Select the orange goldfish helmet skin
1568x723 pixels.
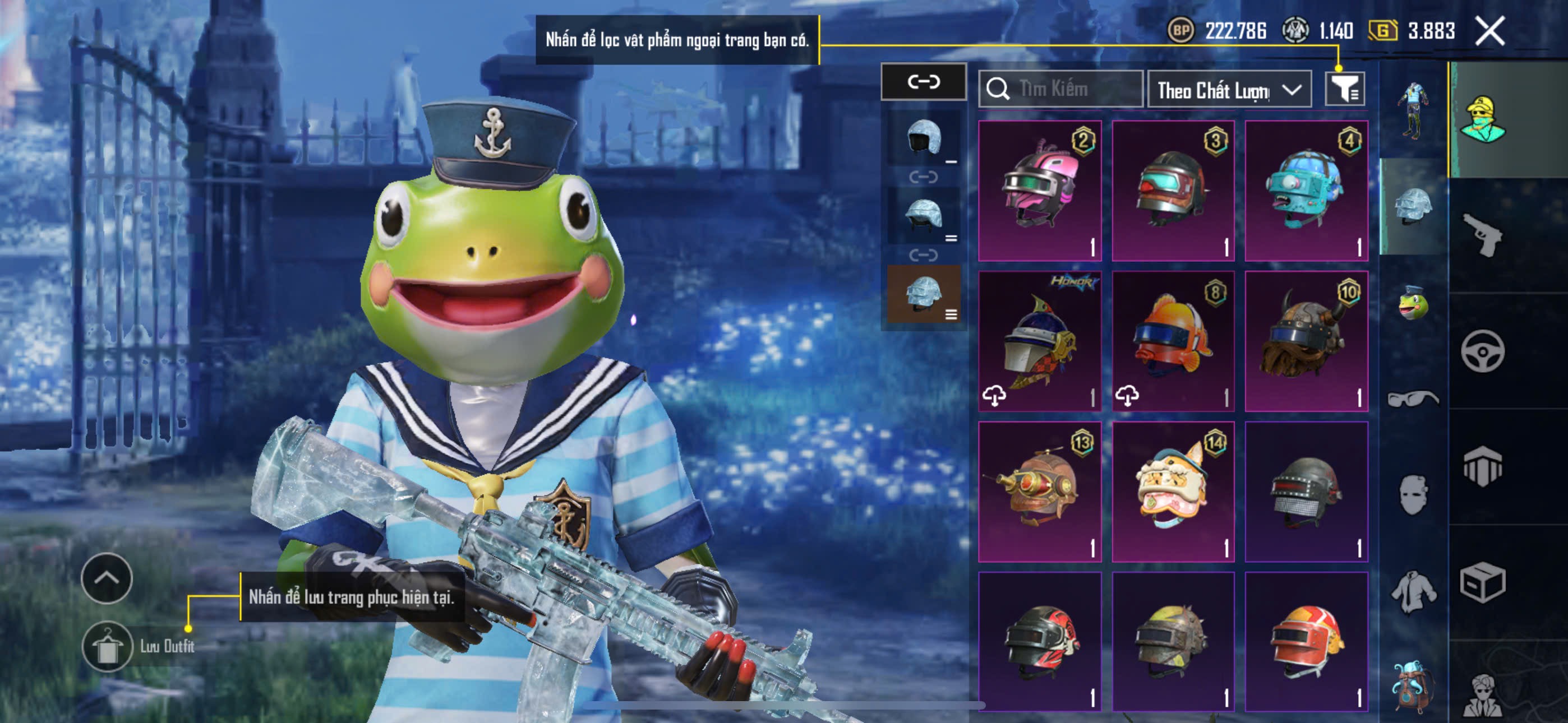[x=1173, y=341]
